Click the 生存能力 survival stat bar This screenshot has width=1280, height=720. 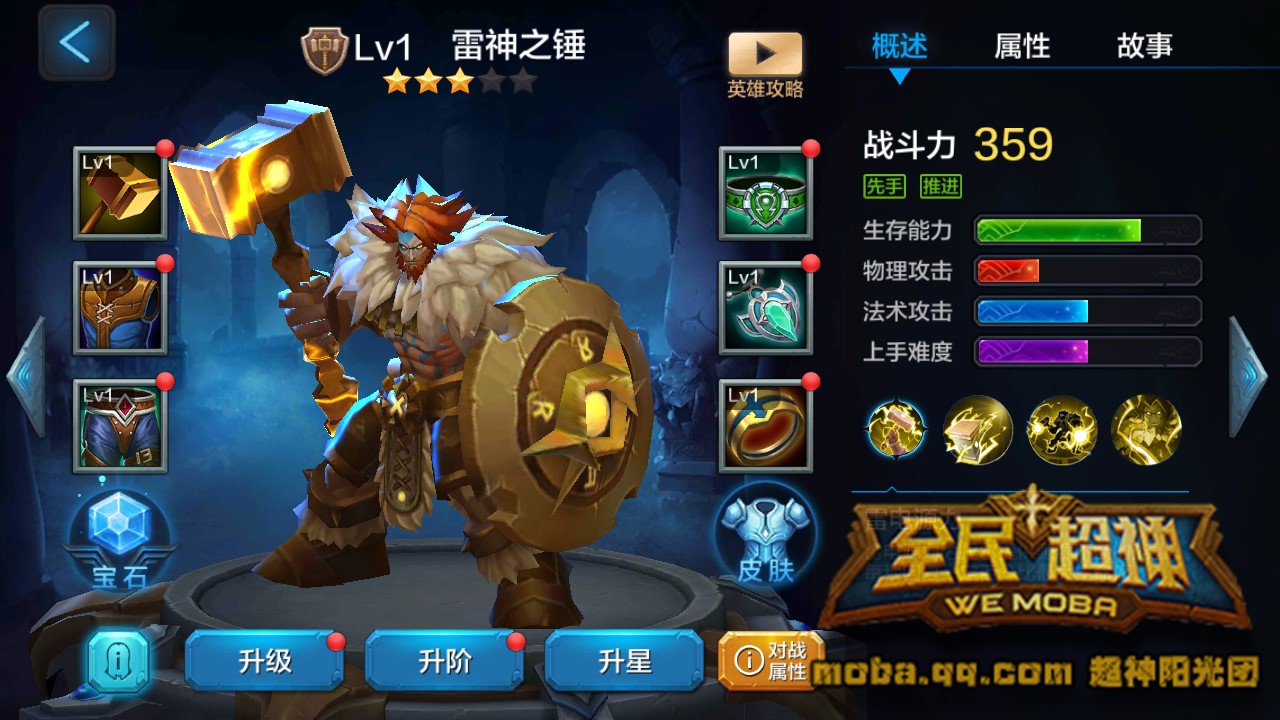tap(1085, 230)
